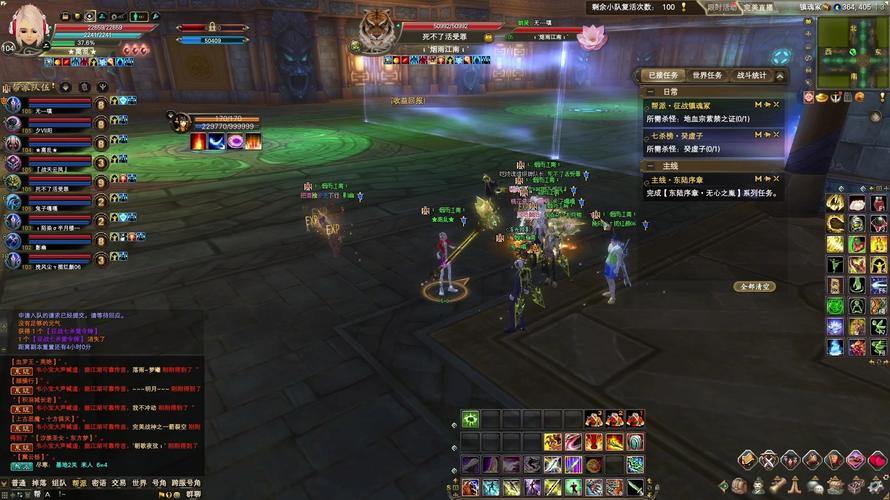Open the 战斗统计 combat stats tab
Viewport: 890px width, 500px height.
751,75
